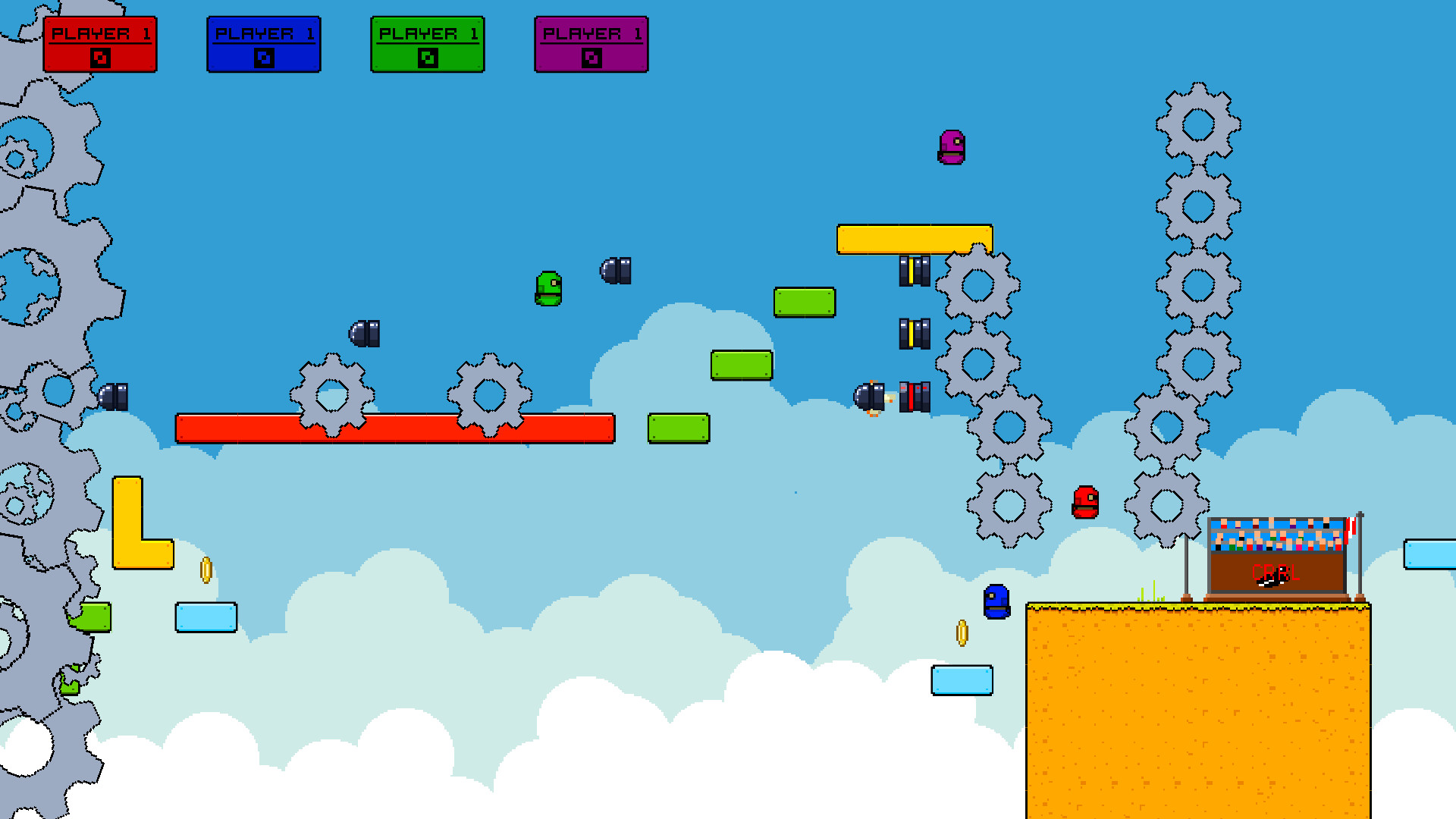Click the long yellow platform at the top
This screenshot has width=1456, height=819.
(x=914, y=238)
